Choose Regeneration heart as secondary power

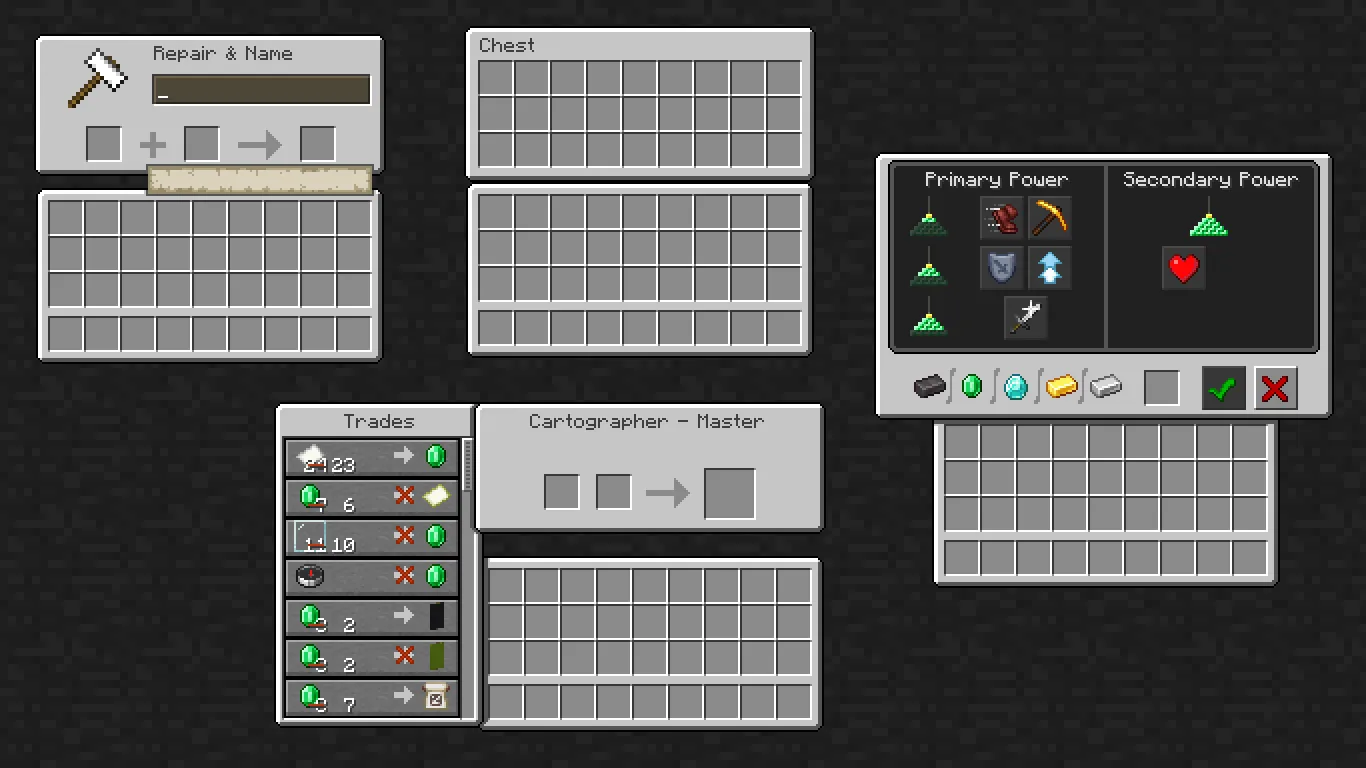coord(1184,268)
